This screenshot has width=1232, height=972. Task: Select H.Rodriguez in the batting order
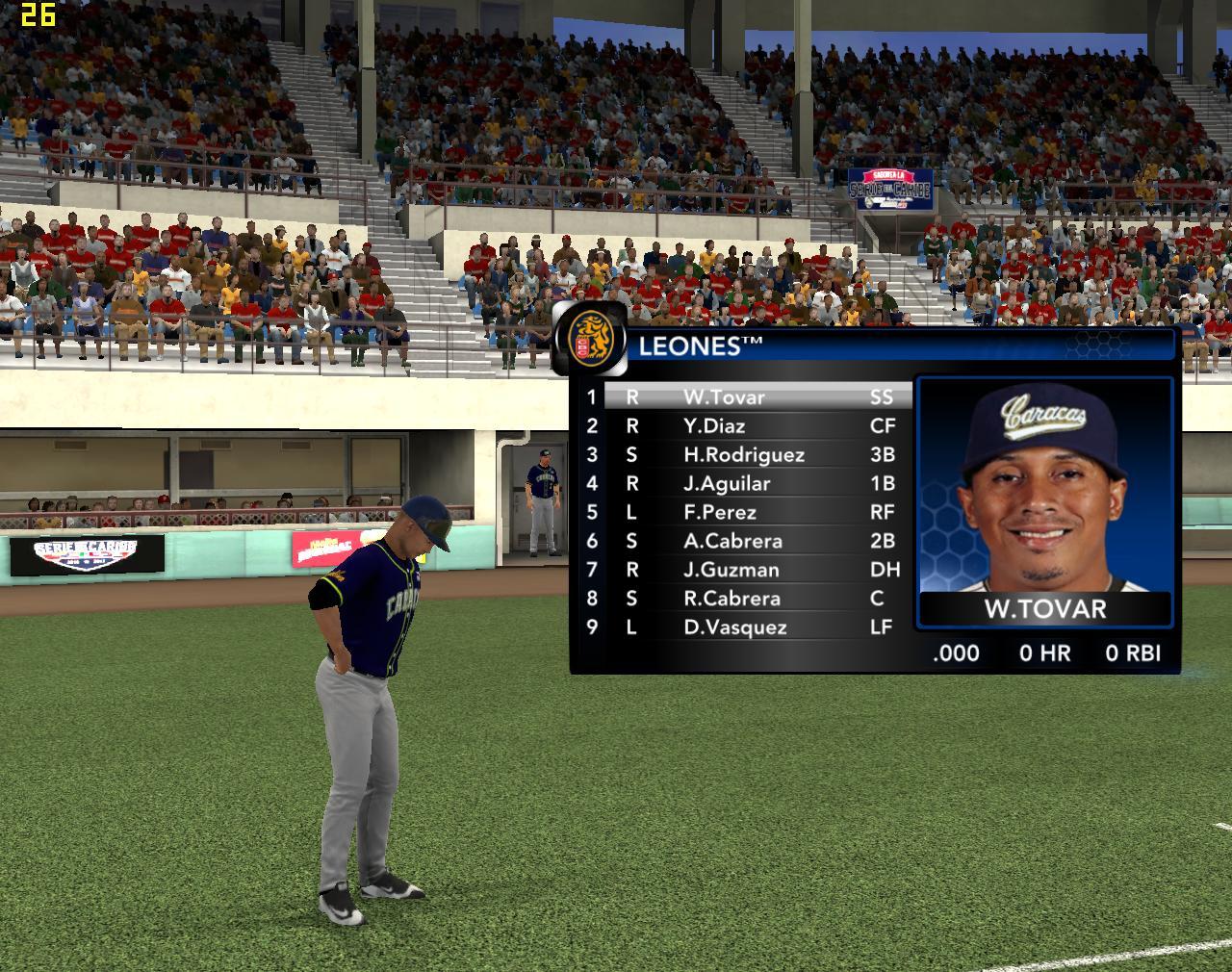[x=743, y=455]
